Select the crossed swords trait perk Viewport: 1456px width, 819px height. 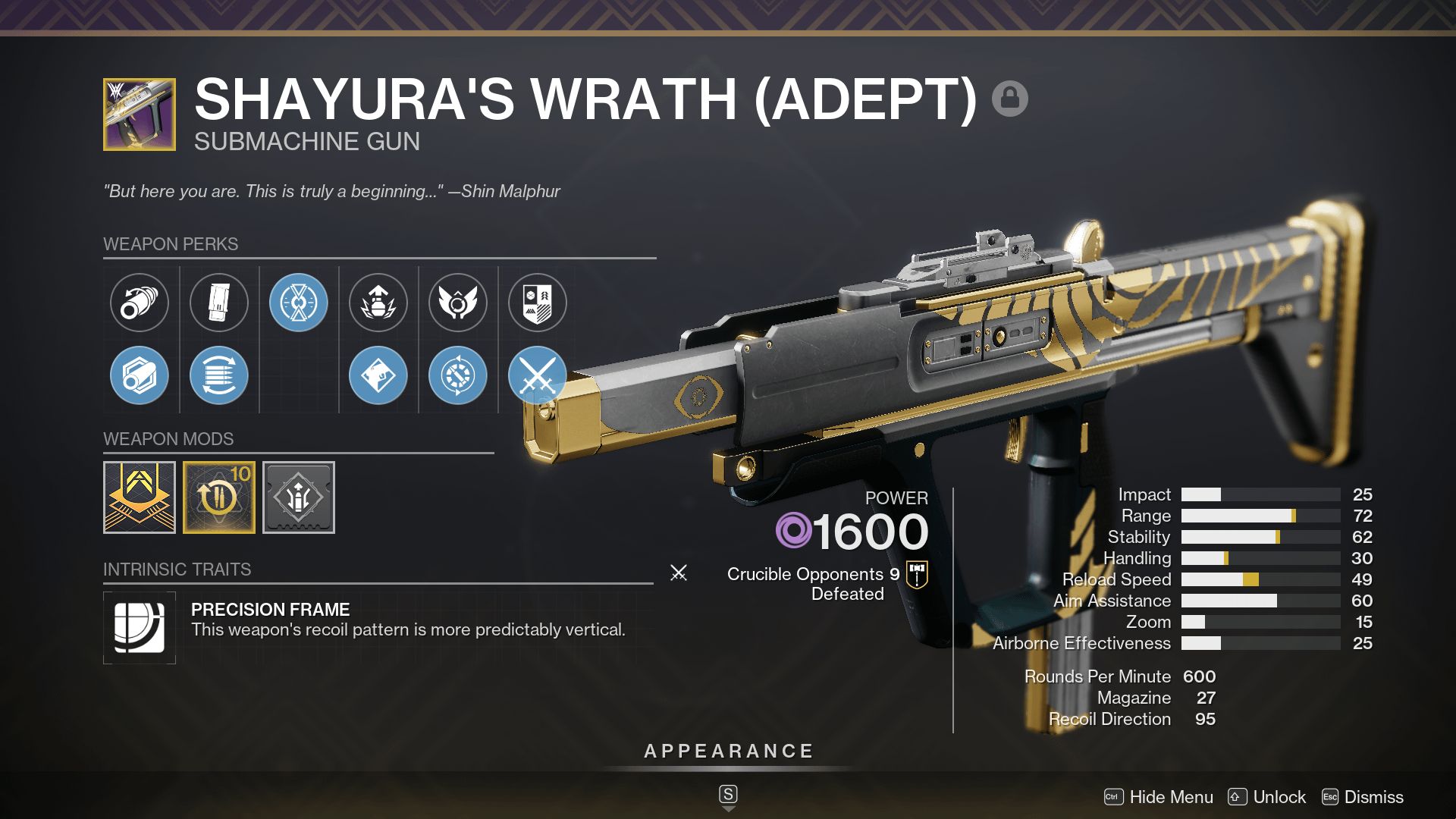[536, 375]
